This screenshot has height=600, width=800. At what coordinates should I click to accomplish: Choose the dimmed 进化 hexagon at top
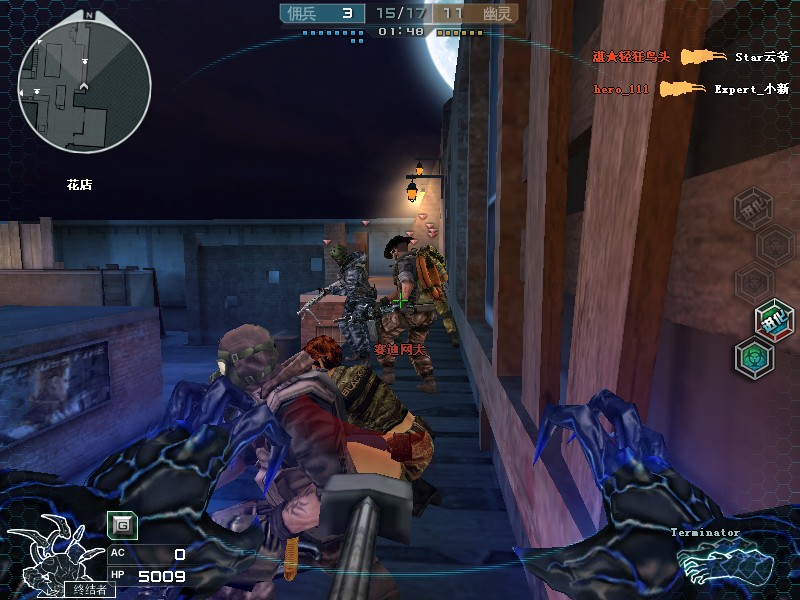click(x=753, y=208)
